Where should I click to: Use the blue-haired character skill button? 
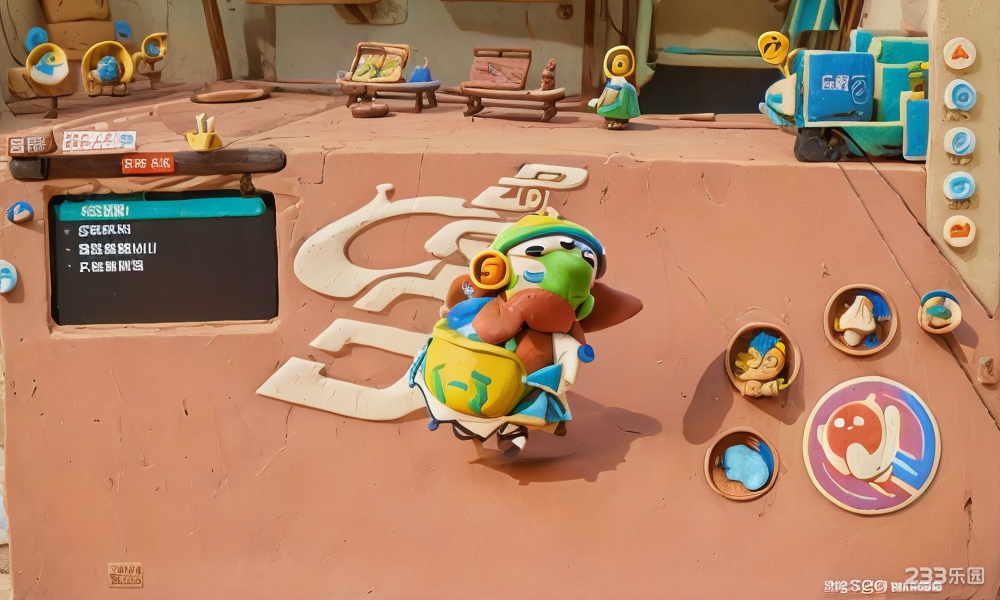click(x=762, y=360)
